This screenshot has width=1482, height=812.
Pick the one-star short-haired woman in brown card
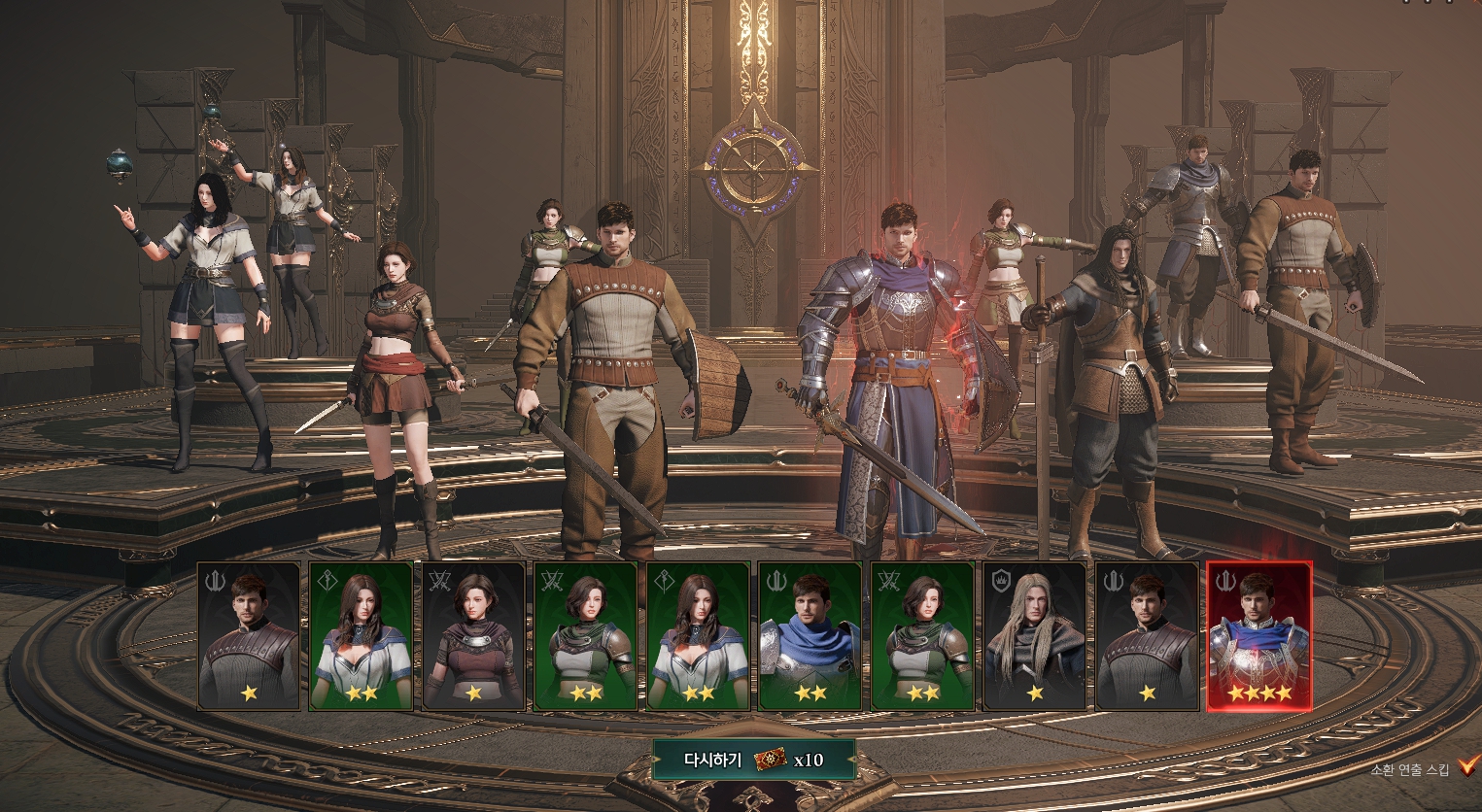(x=473, y=636)
